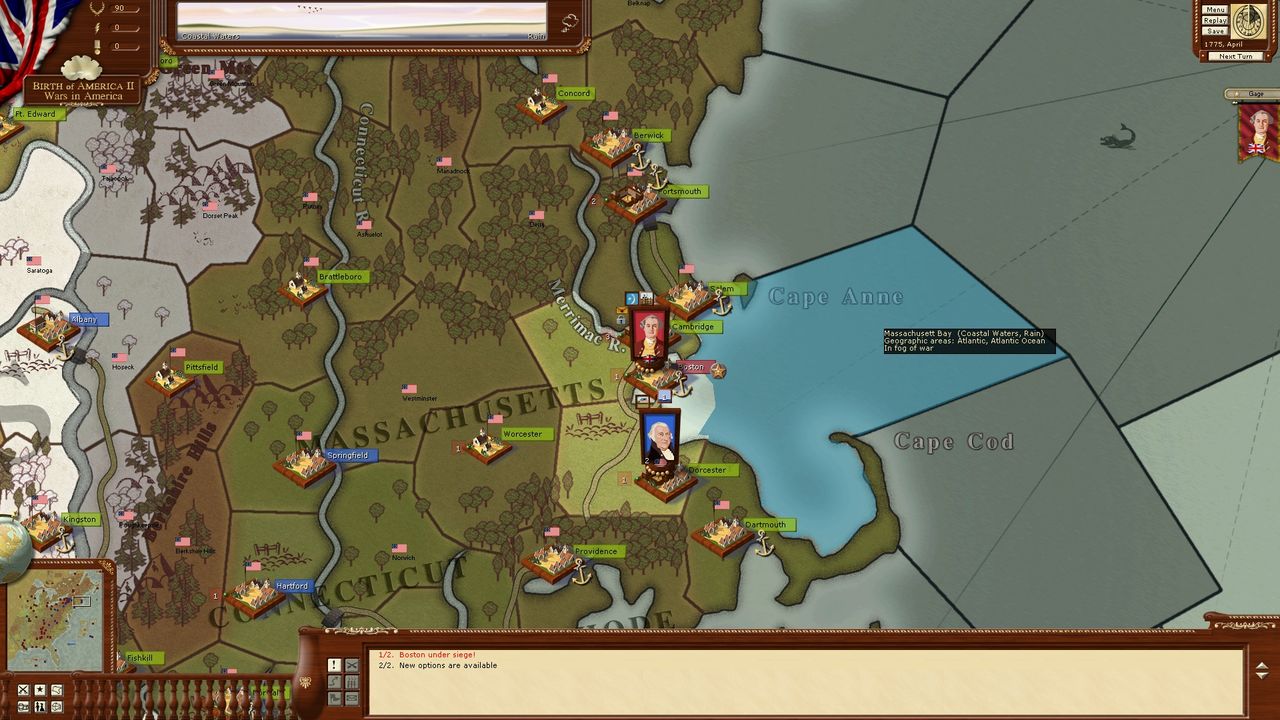Watch the turn Replay
This screenshot has height=720, width=1280.
click(1215, 20)
